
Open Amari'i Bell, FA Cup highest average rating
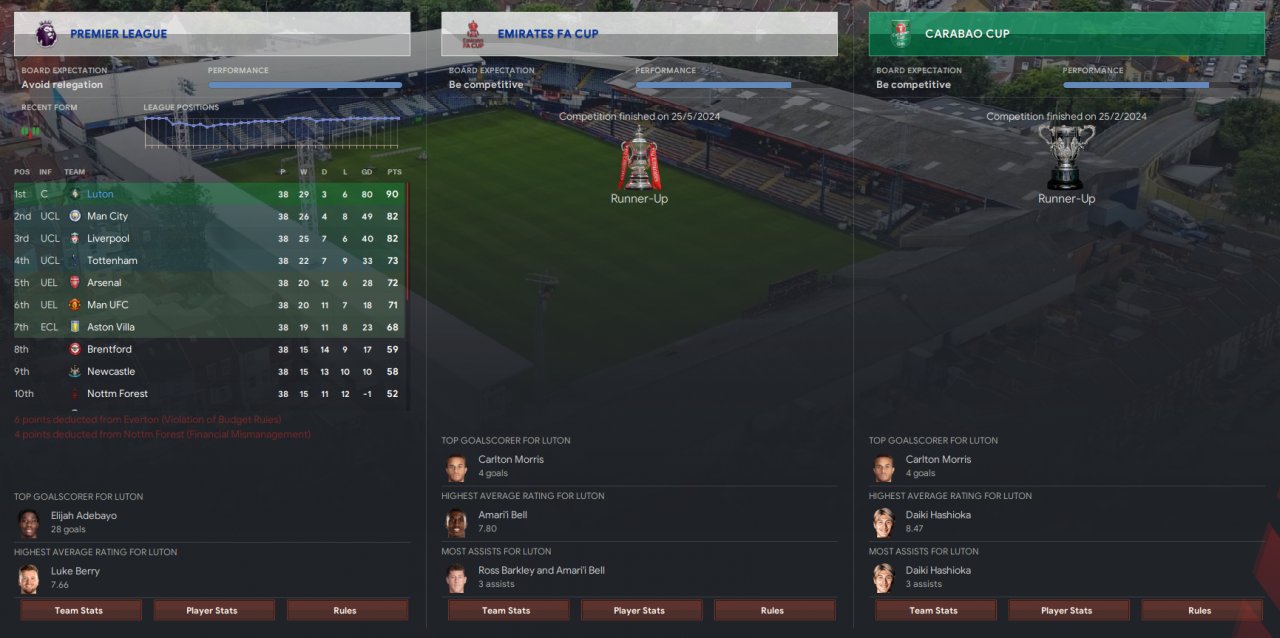pyautogui.click(x=502, y=515)
